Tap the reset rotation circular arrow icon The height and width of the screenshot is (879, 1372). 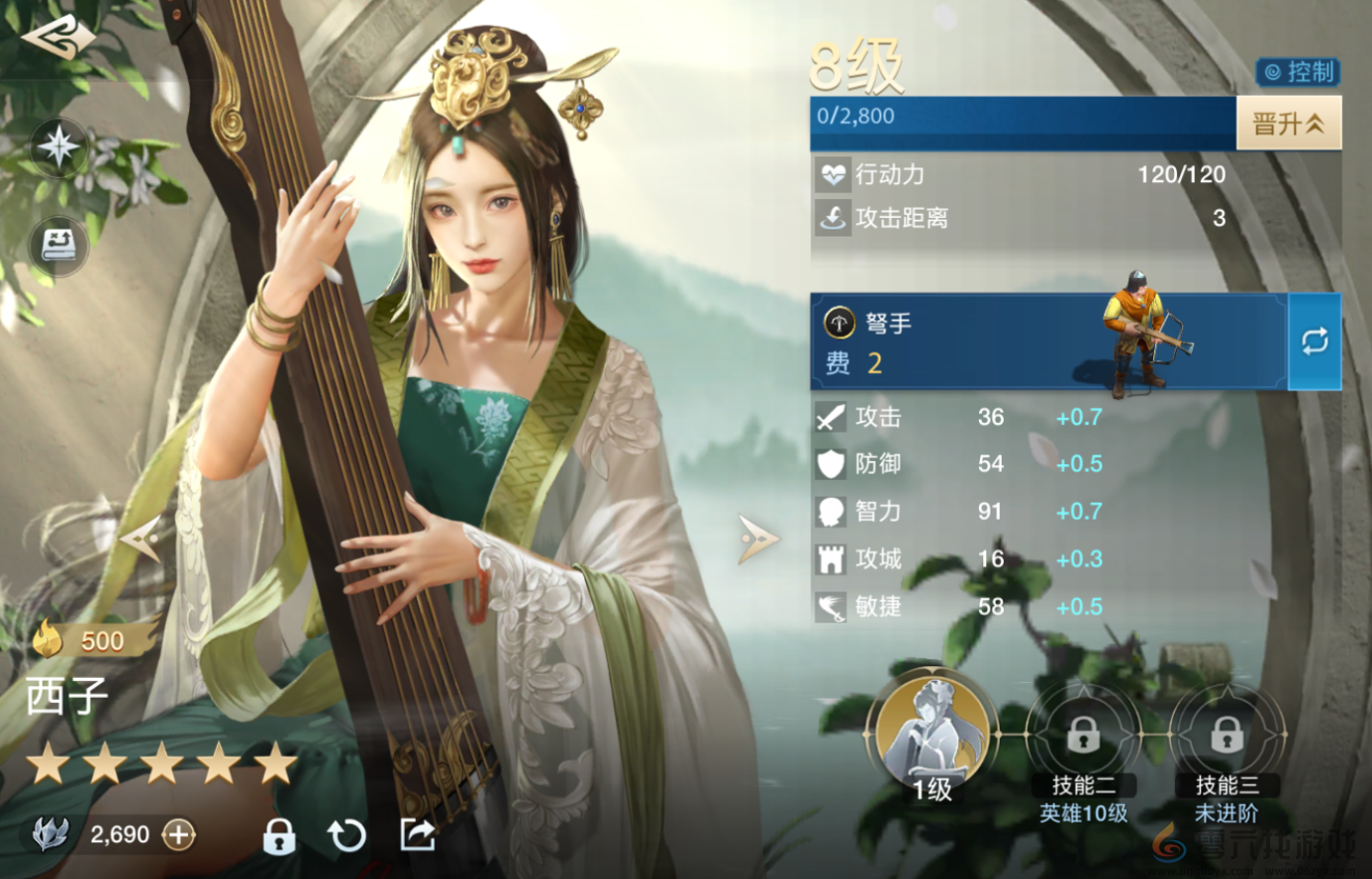click(347, 835)
